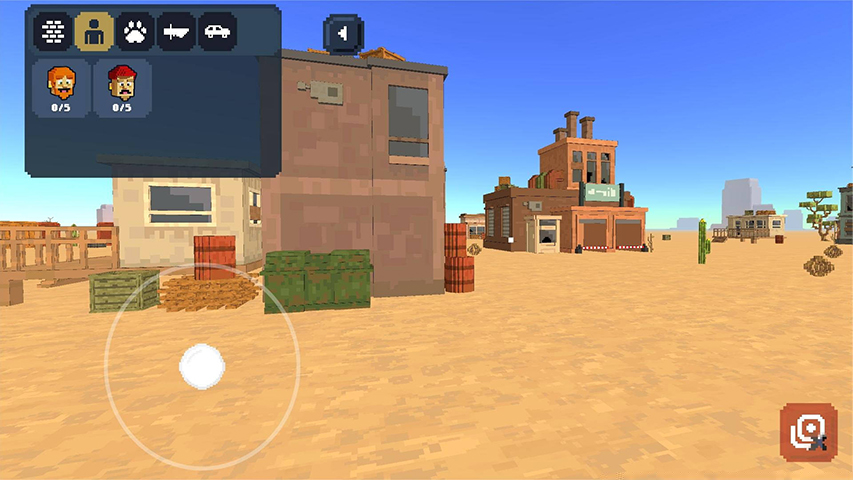The height and width of the screenshot is (480, 853).
Task: Tap the orange target delete button
Action: tap(808, 432)
